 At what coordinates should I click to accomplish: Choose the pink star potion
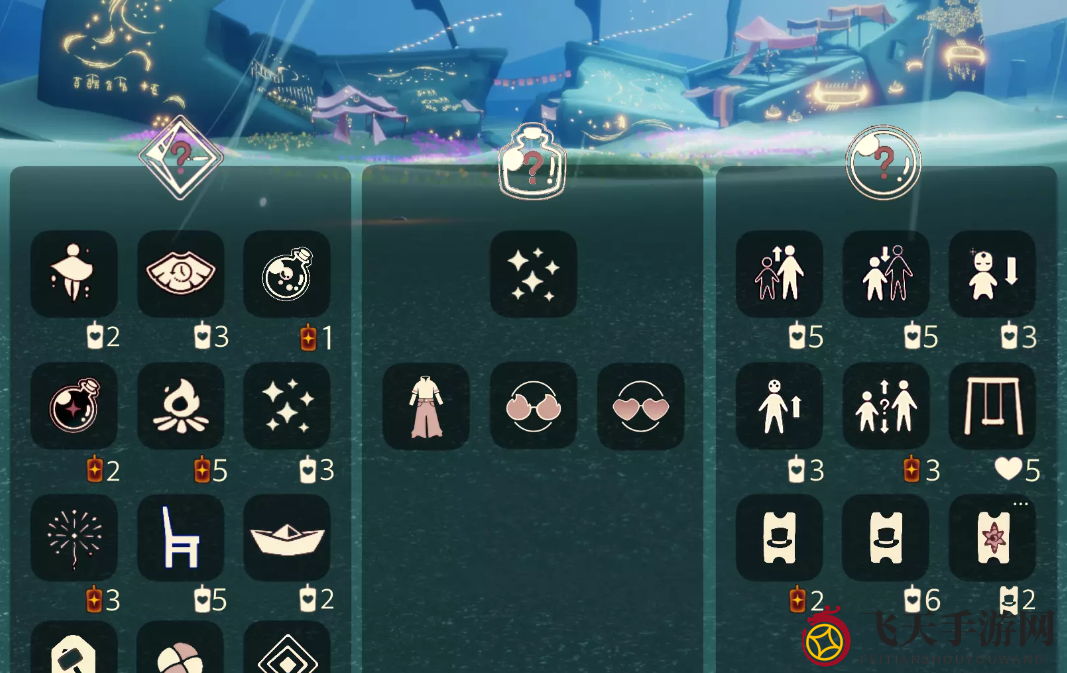74,405
